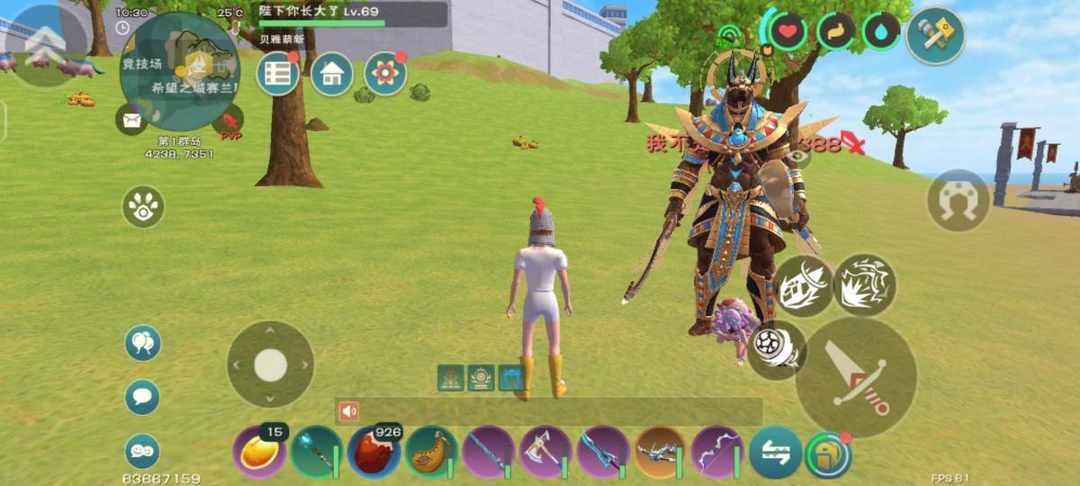Activate the spiky burst skill
This screenshot has width=1080, height=486.
864,285
